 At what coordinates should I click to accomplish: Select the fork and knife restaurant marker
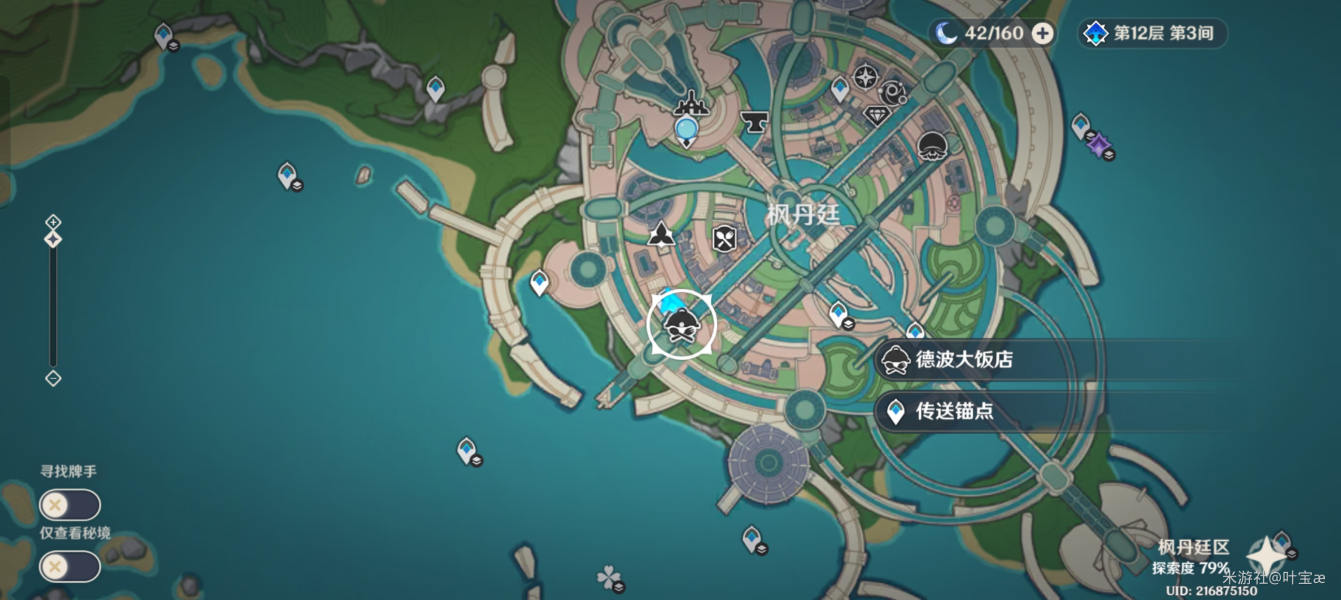[725, 238]
